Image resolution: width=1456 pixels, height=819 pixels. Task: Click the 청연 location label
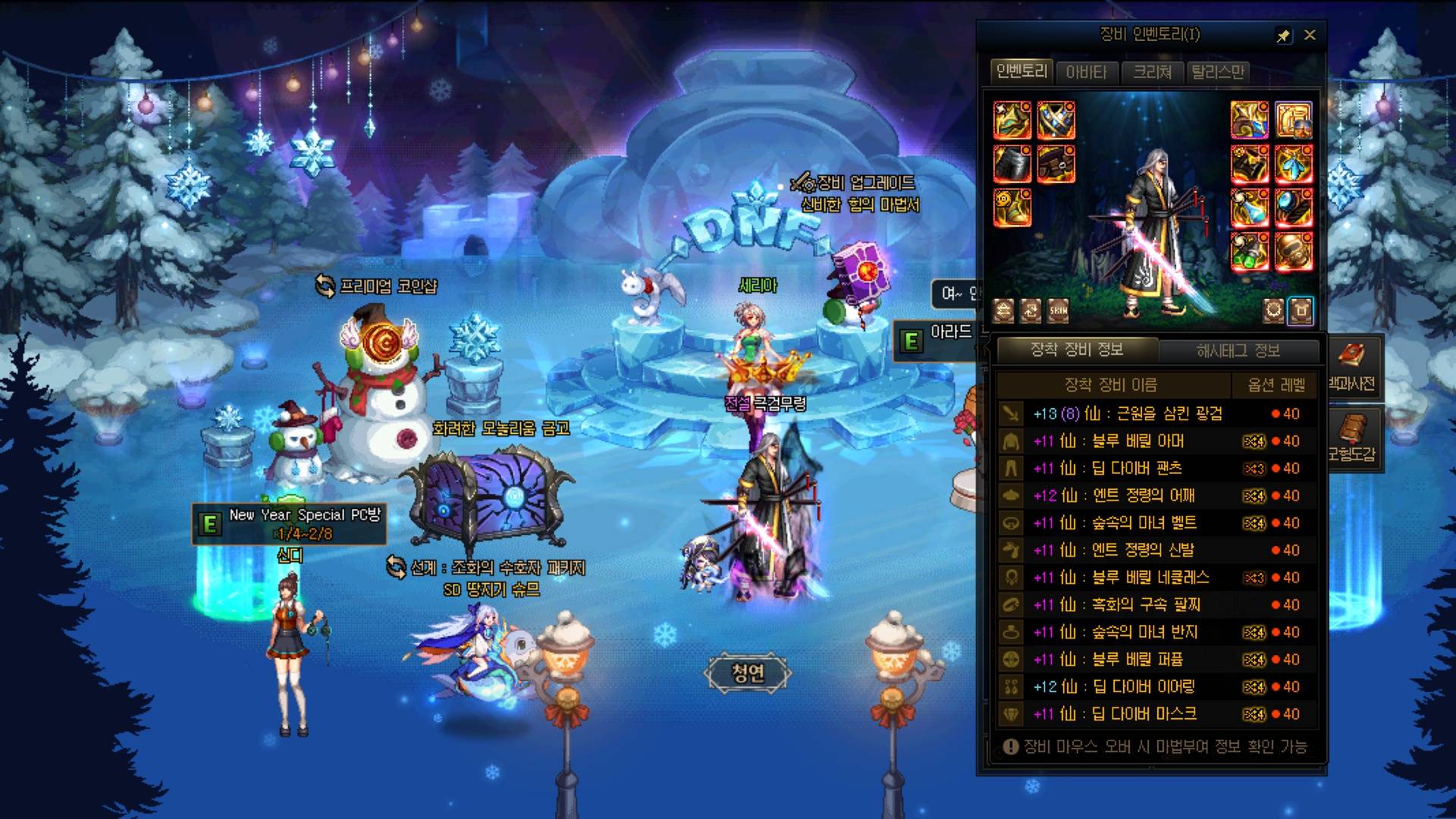[748, 672]
